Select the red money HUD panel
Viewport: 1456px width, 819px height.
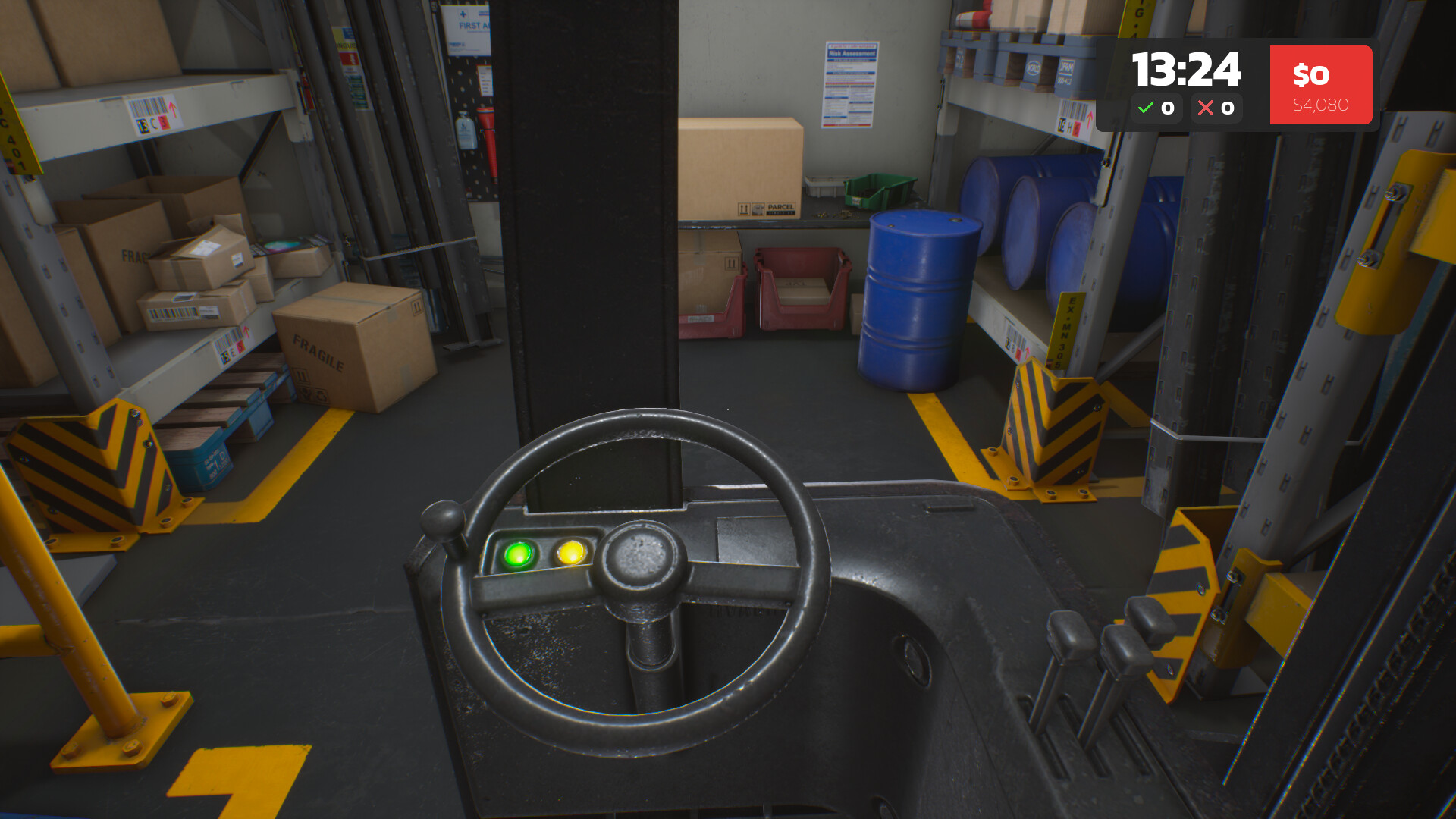click(x=1319, y=84)
